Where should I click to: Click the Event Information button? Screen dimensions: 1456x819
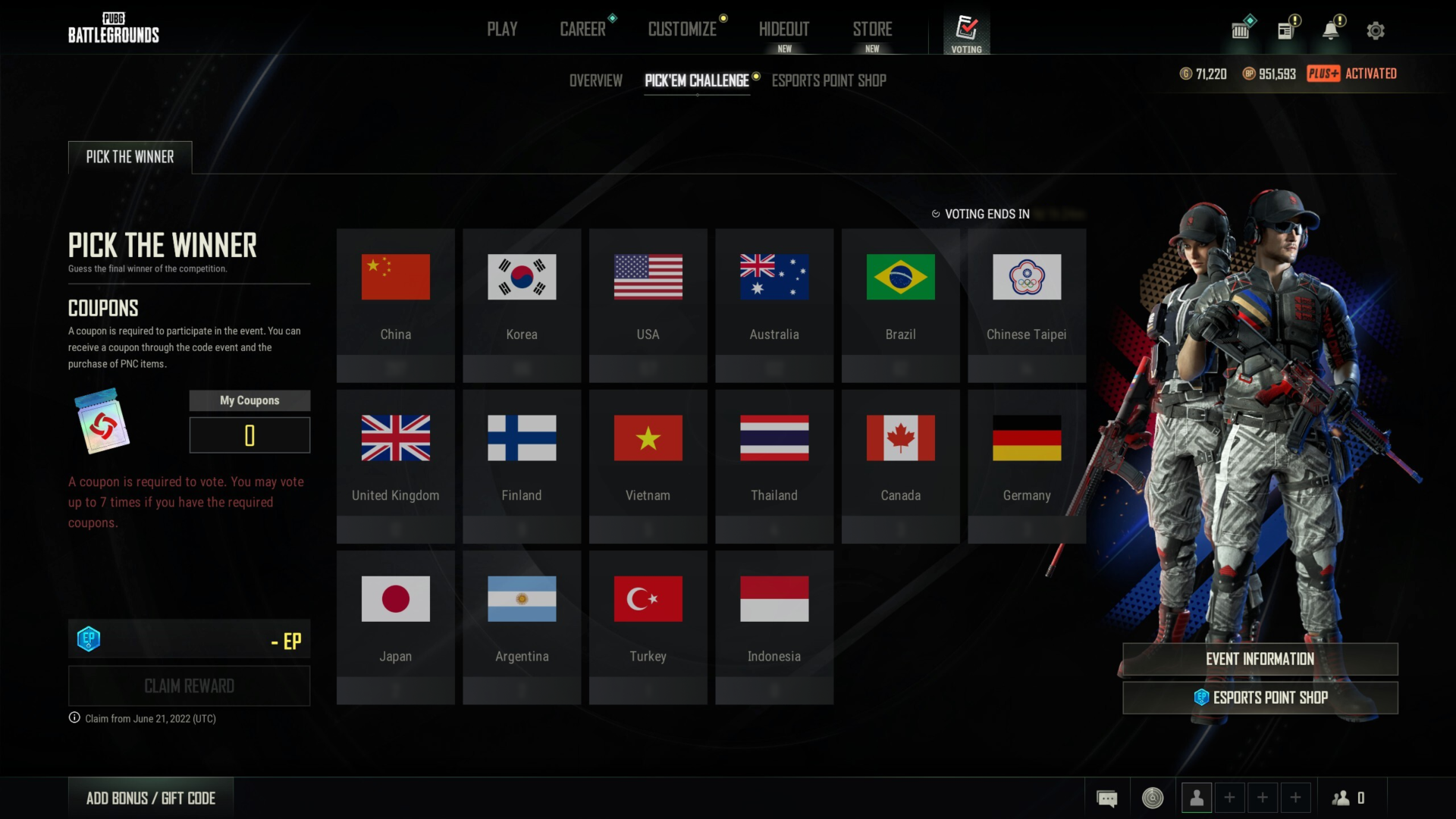click(x=1260, y=659)
